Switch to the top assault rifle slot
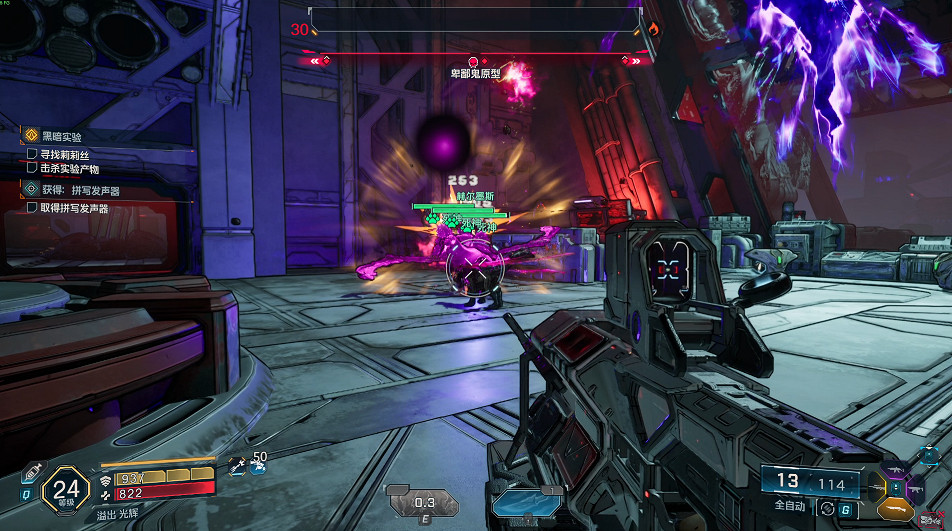The image size is (952, 531). click(x=897, y=471)
